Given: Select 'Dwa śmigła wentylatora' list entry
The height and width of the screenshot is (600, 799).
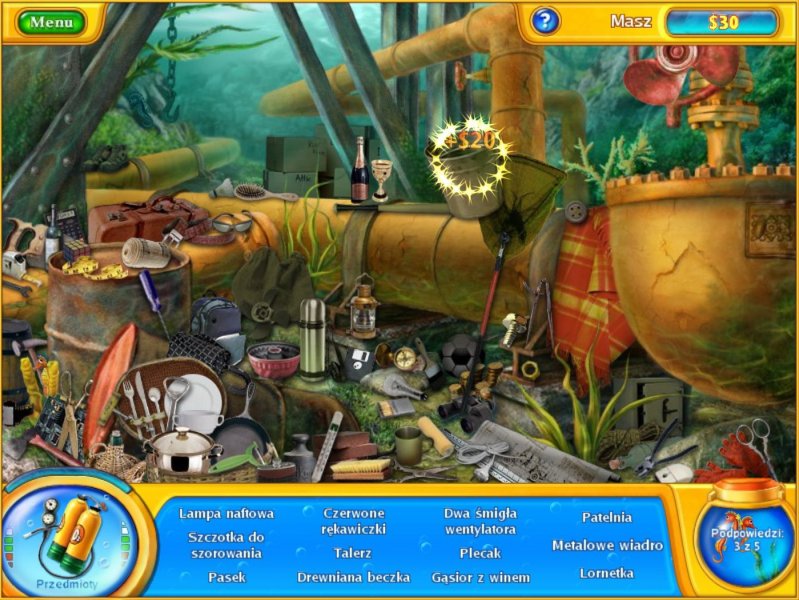Looking at the screenshot, I should pos(480,520).
